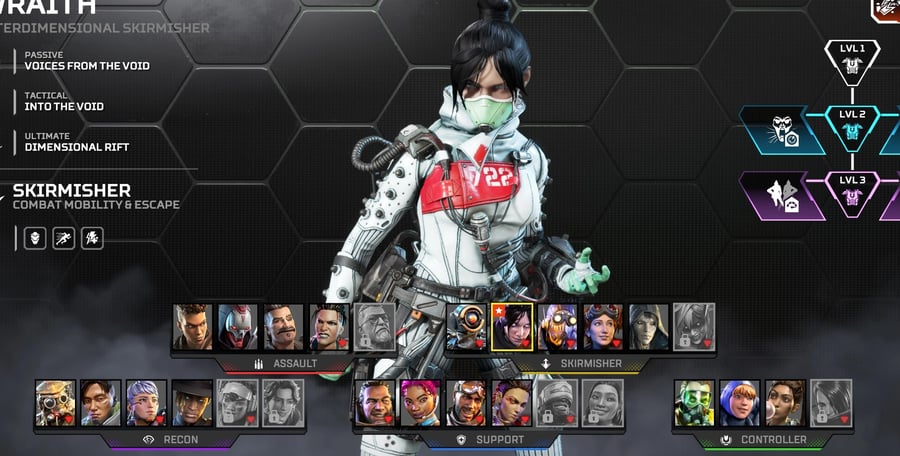
Task: Select Bangalore from the Assault legends
Action: [x=193, y=327]
